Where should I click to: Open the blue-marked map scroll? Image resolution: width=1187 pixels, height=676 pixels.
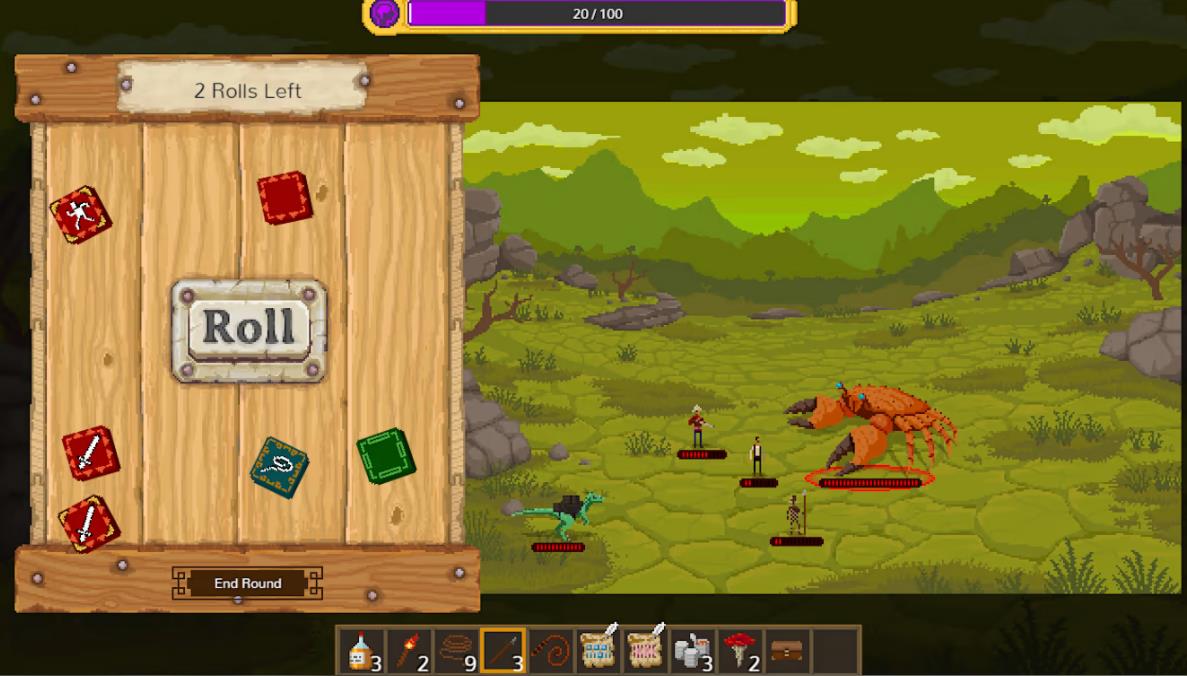tap(598, 649)
